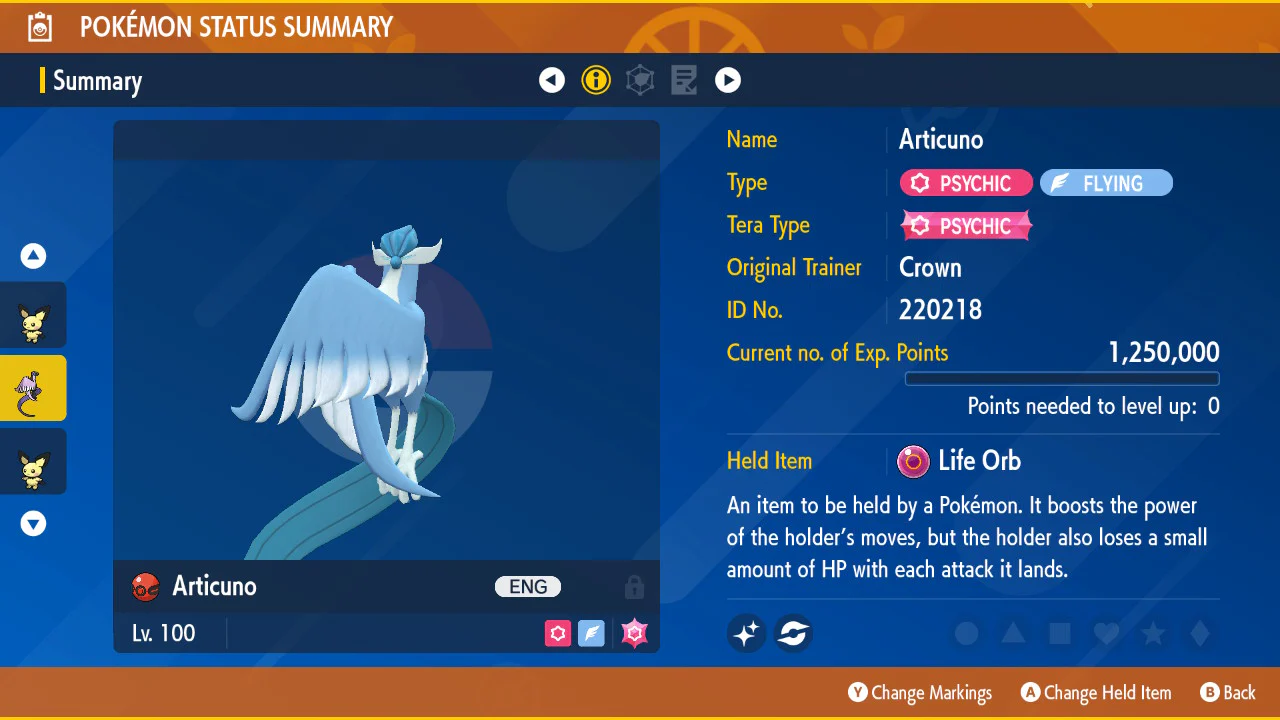The width and height of the screenshot is (1280, 720).
Task: Click the Change Markings option
Action: pos(920,693)
